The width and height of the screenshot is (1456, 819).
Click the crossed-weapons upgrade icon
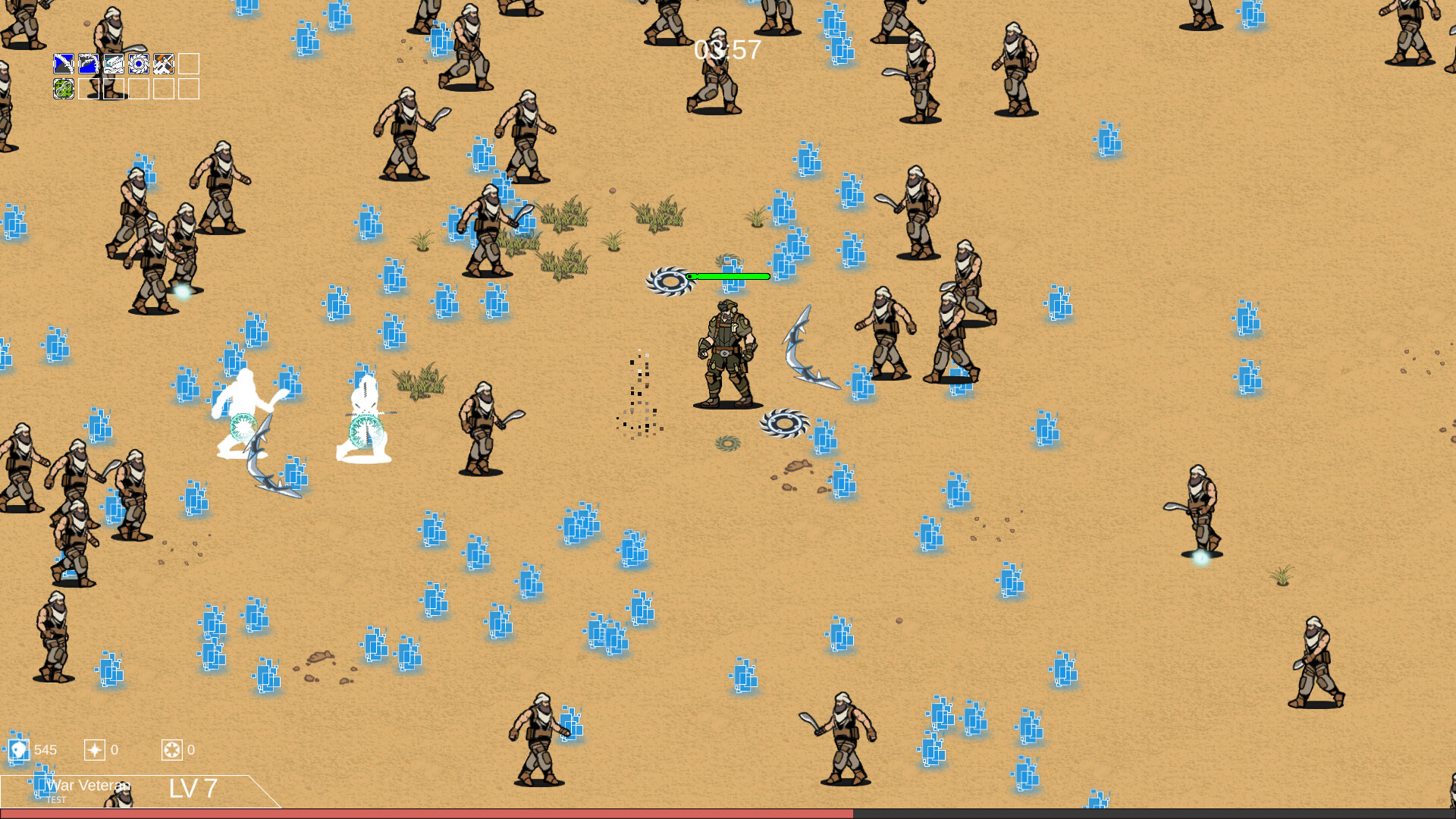point(164,64)
